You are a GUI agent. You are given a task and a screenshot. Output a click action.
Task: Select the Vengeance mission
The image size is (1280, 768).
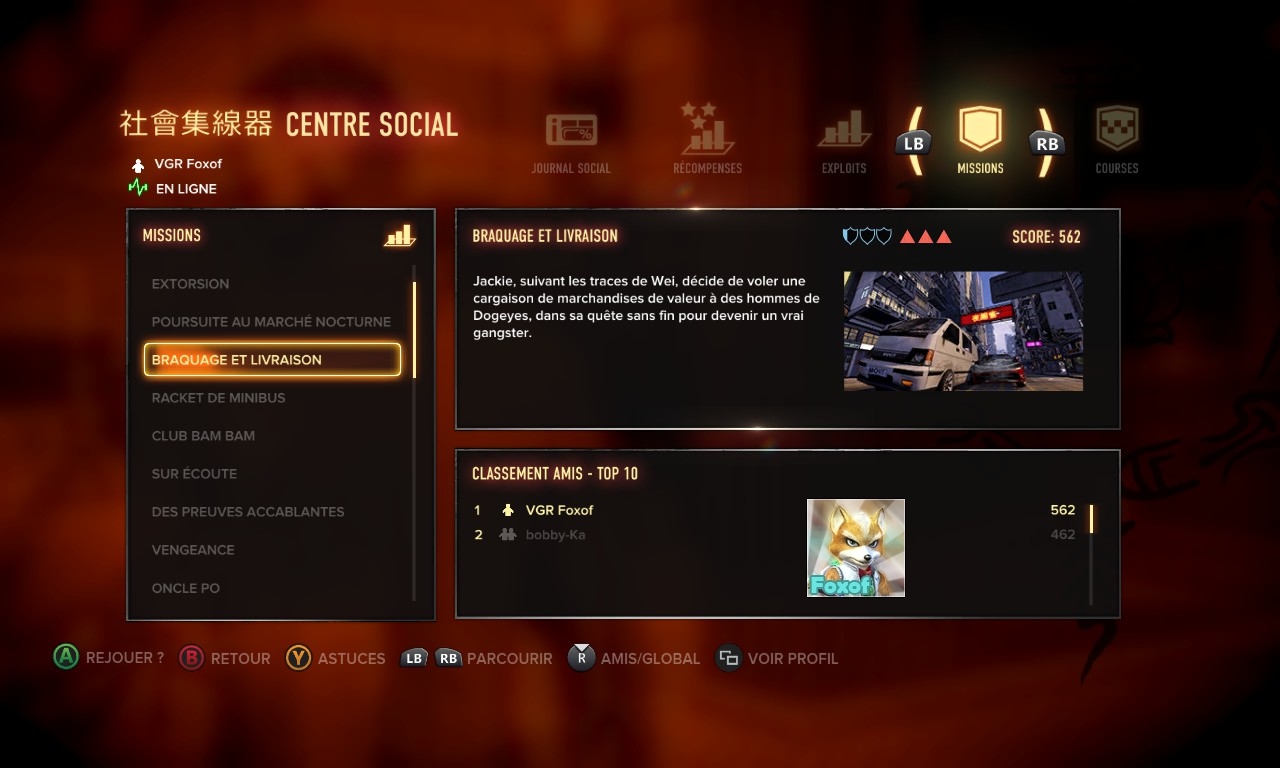coord(193,550)
